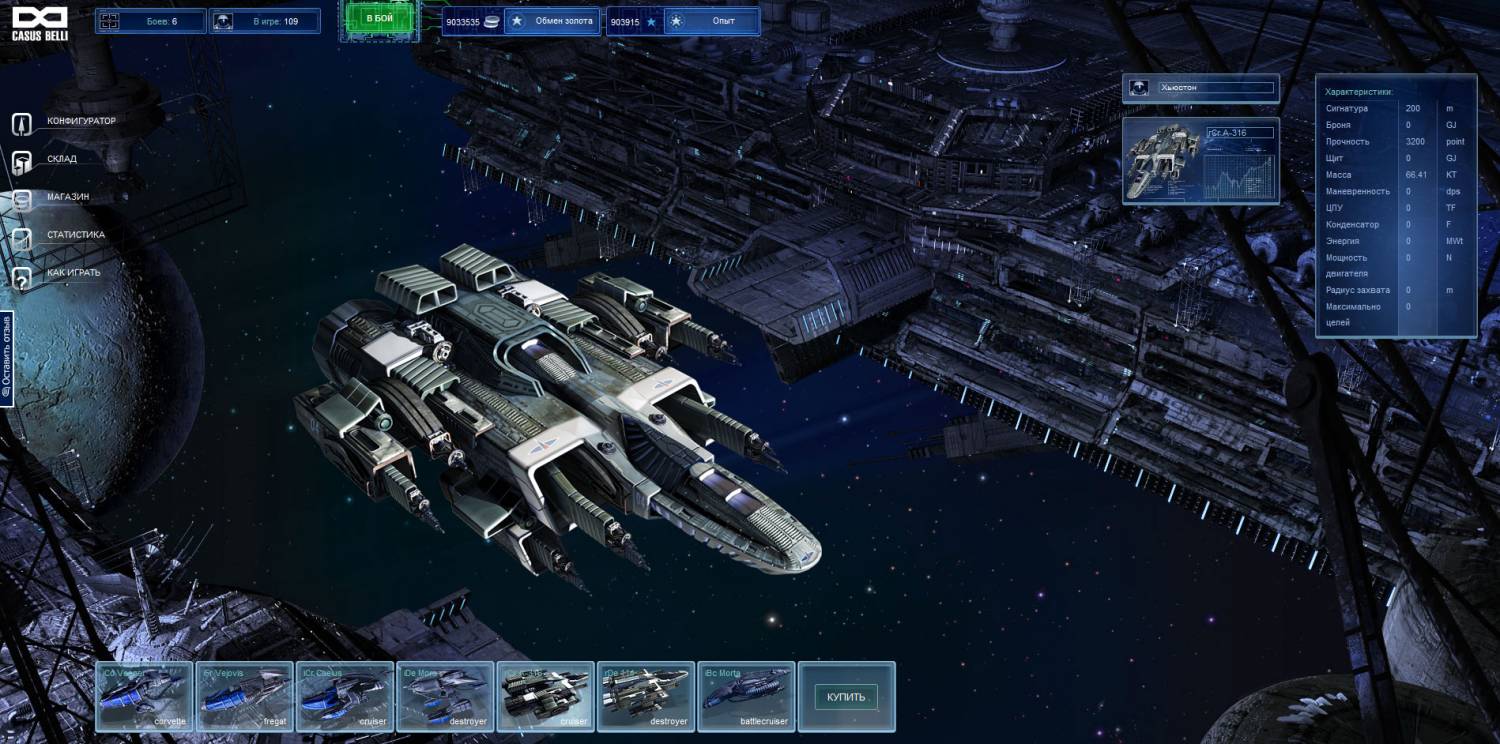Select the corvette ship tile
The image size is (1500, 744).
[x=143, y=696]
